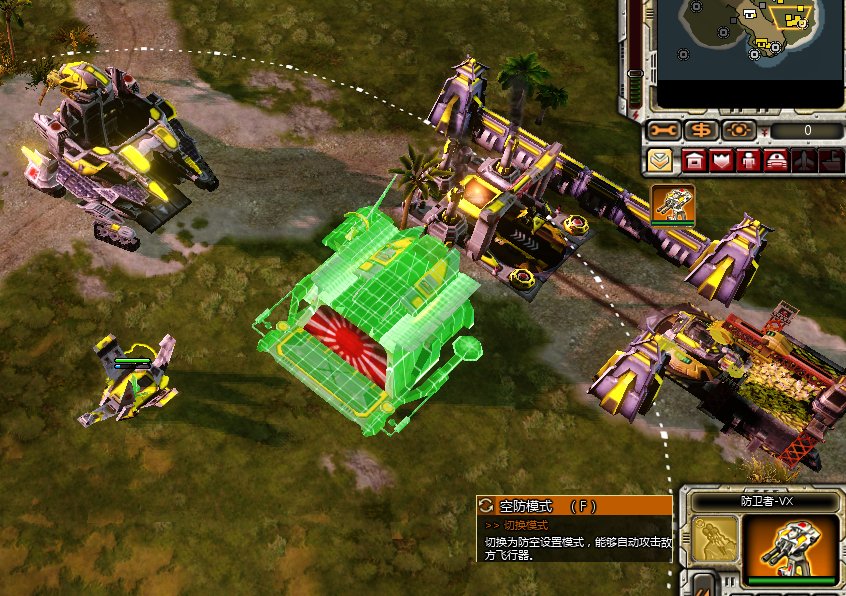
Task: Toggle the Defender-VX anti-air mode ability
Action: 714,539
